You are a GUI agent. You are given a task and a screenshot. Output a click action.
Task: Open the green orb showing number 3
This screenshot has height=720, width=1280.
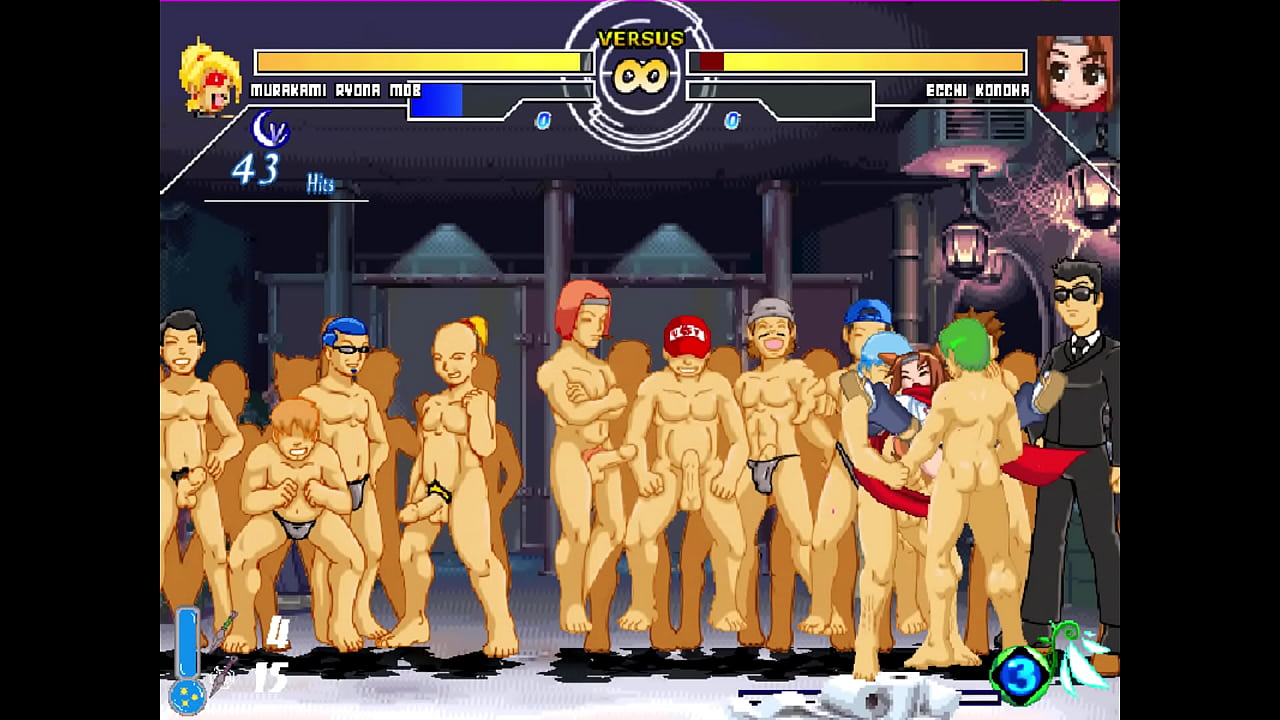coord(1020,675)
